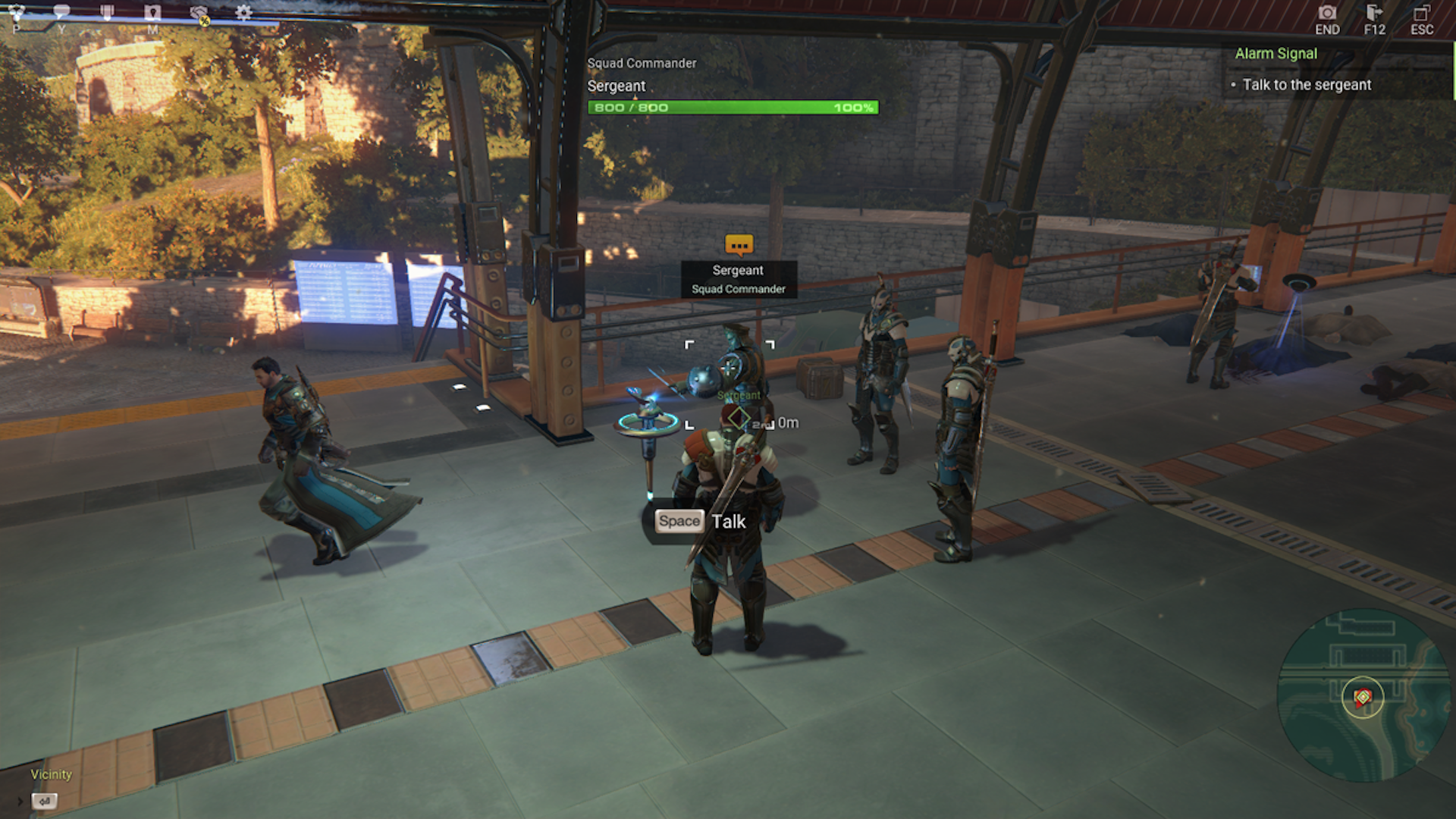Select the Vicinity chat channel

51,774
